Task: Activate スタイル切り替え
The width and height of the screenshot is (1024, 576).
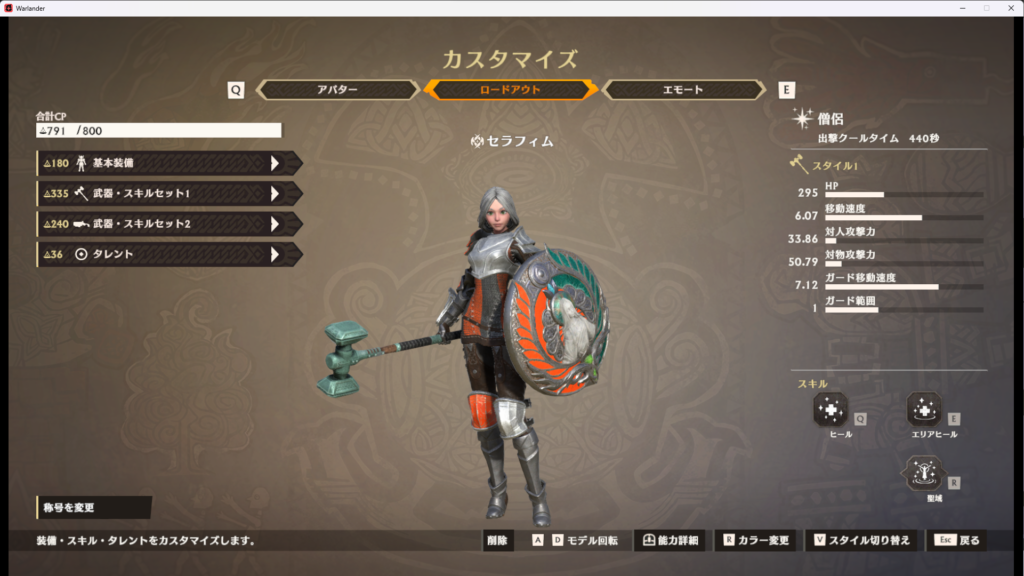Action: [862, 541]
